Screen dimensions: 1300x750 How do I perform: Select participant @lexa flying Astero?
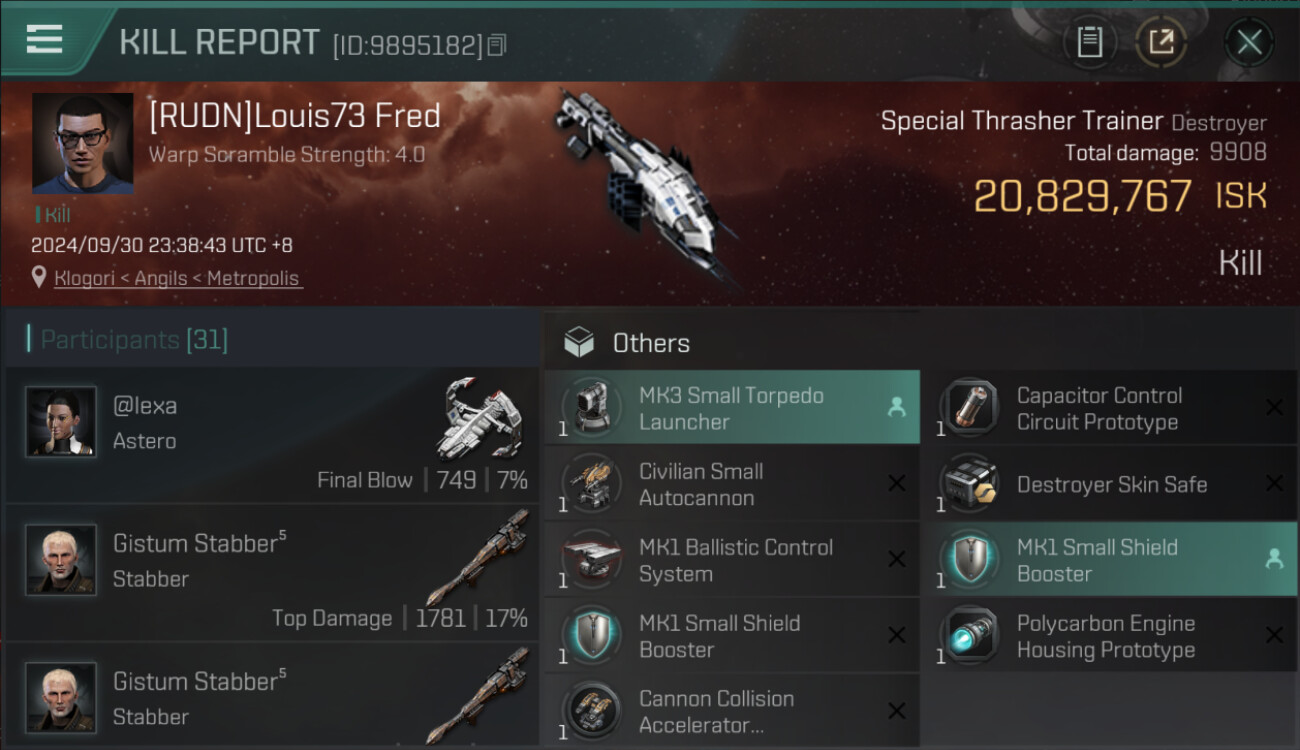coord(272,435)
